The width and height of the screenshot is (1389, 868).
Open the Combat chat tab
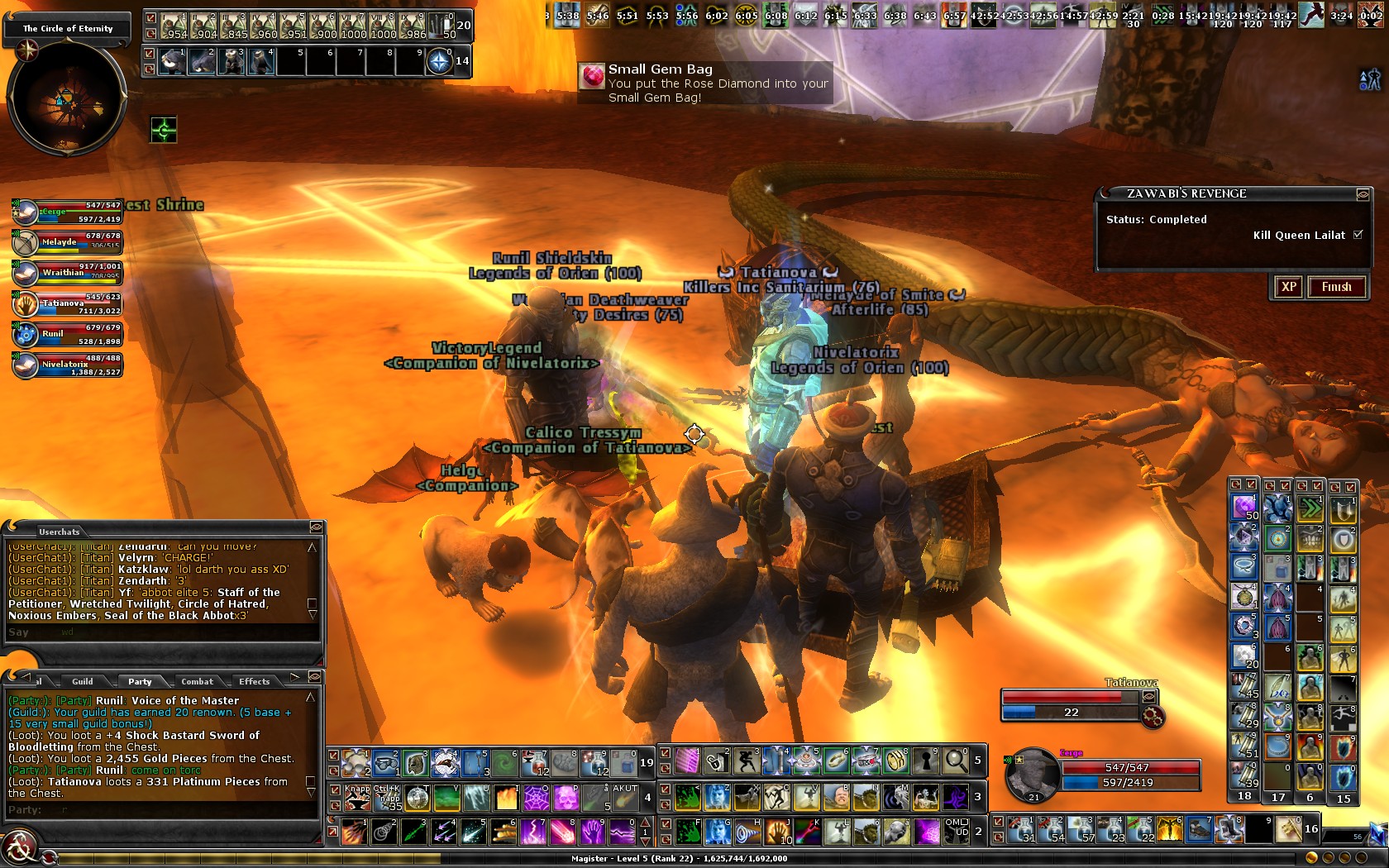197,681
